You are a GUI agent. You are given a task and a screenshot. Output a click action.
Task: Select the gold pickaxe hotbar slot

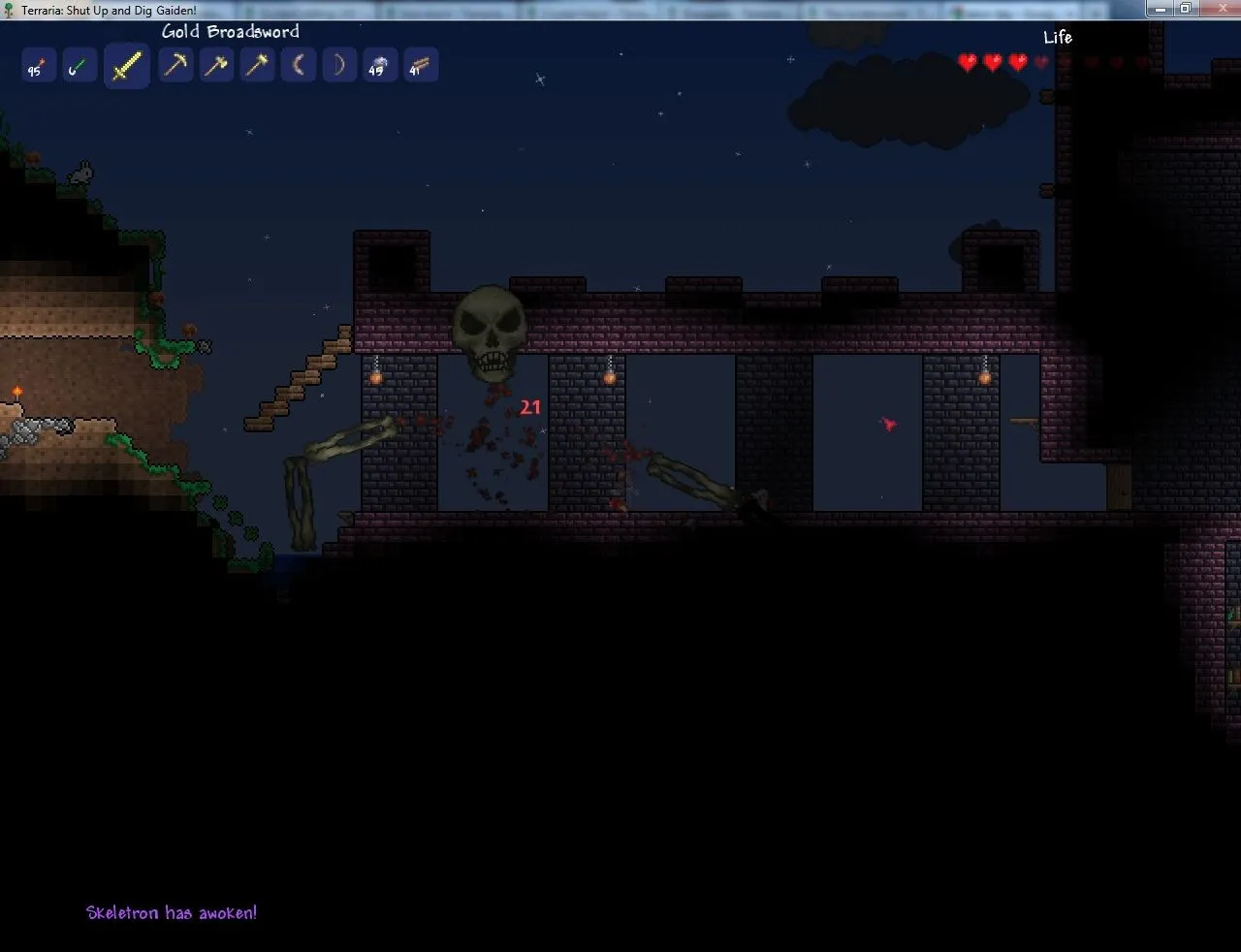click(175, 66)
